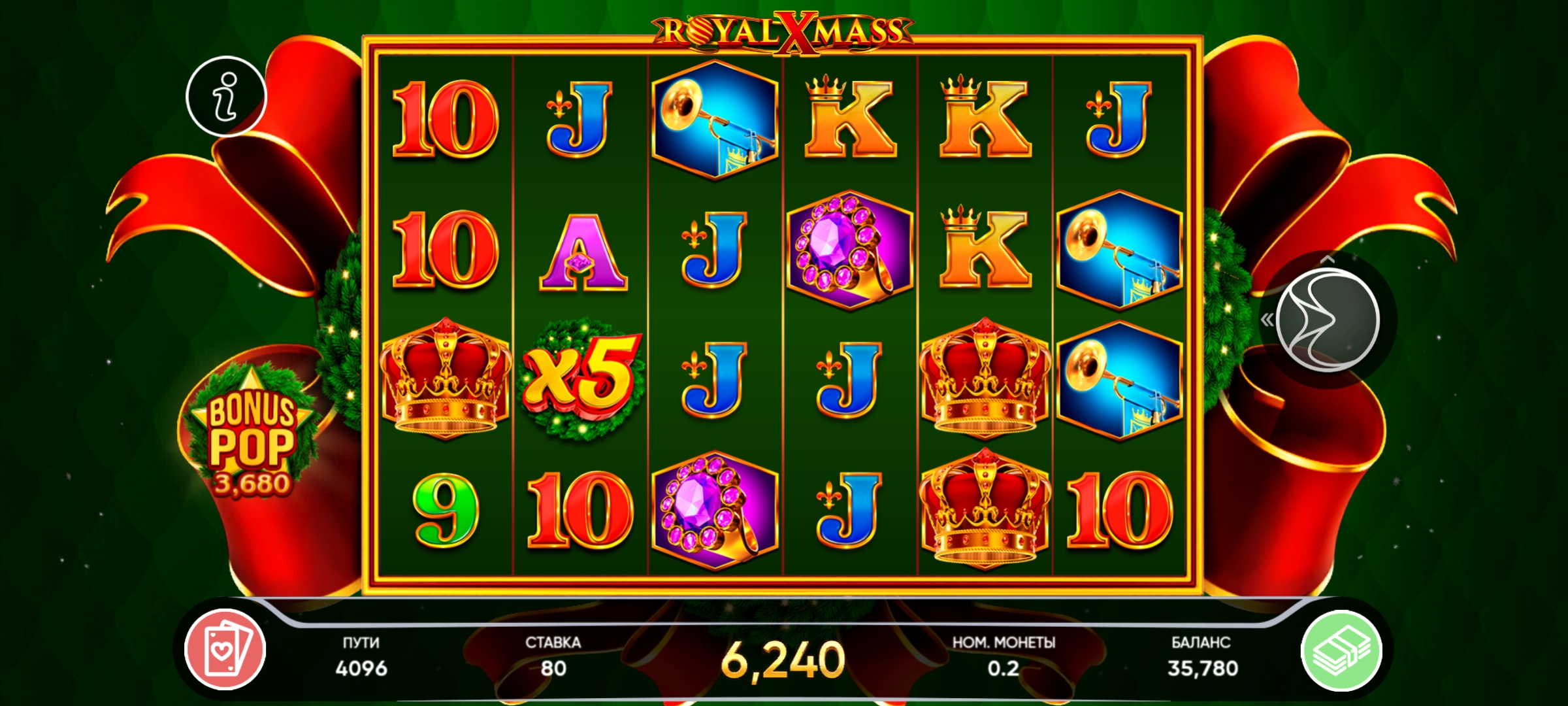The width and height of the screenshot is (1568, 706).
Task: Expand the up-arrow above the spin button
Action: point(1327,260)
